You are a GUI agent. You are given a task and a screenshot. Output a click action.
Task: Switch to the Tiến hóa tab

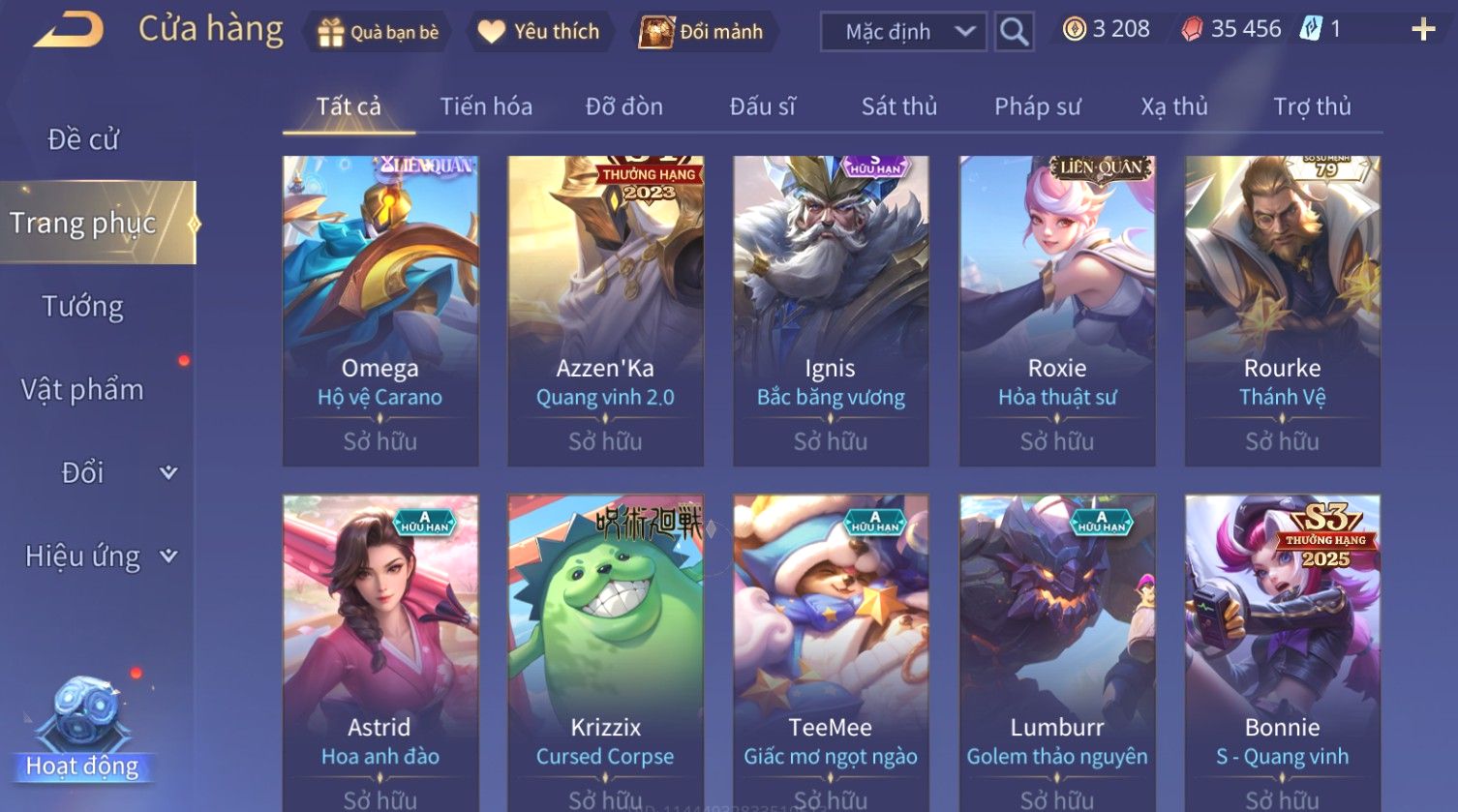[486, 106]
